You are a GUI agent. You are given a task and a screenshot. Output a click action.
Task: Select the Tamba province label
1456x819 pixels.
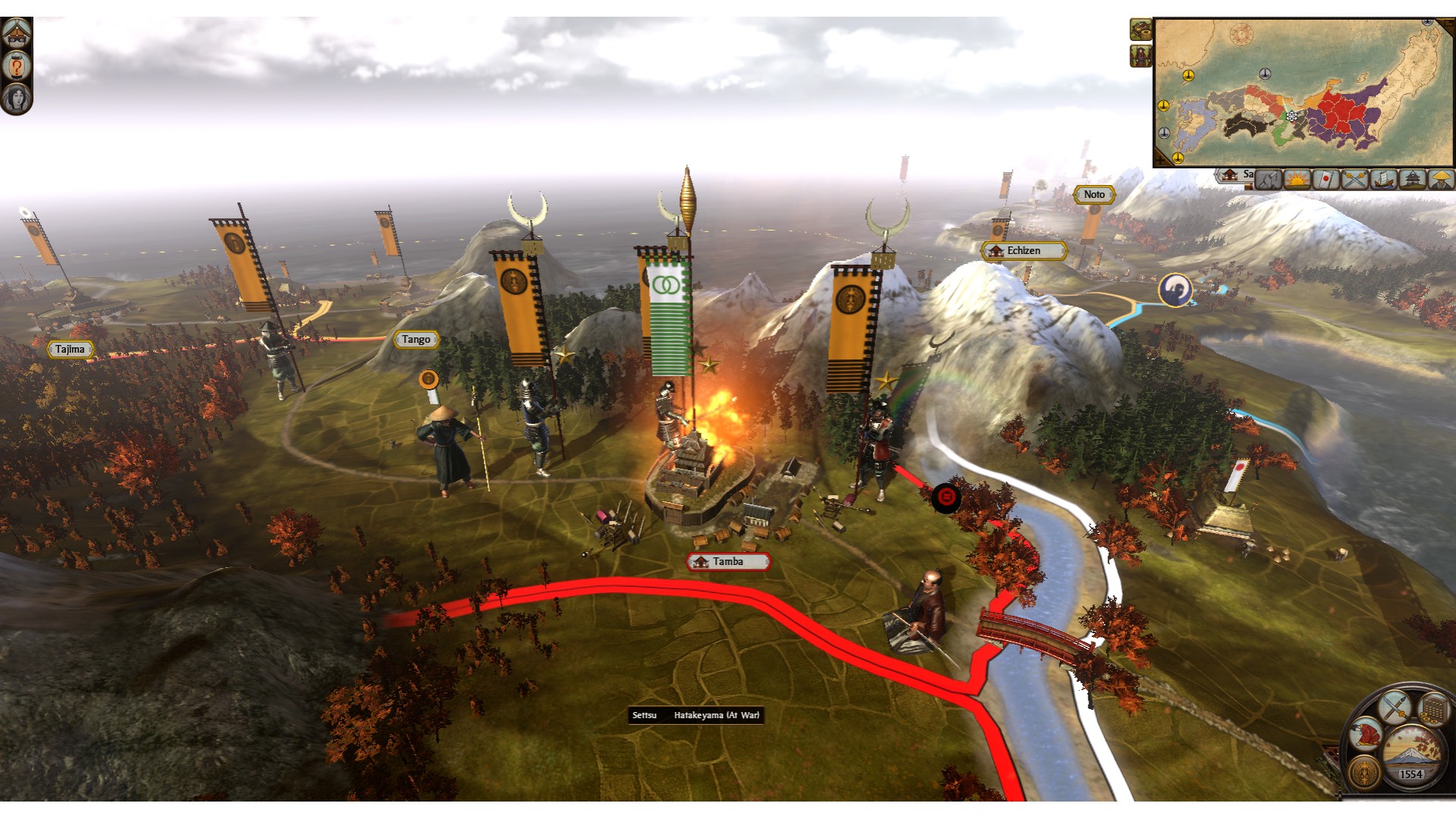(x=728, y=562)
